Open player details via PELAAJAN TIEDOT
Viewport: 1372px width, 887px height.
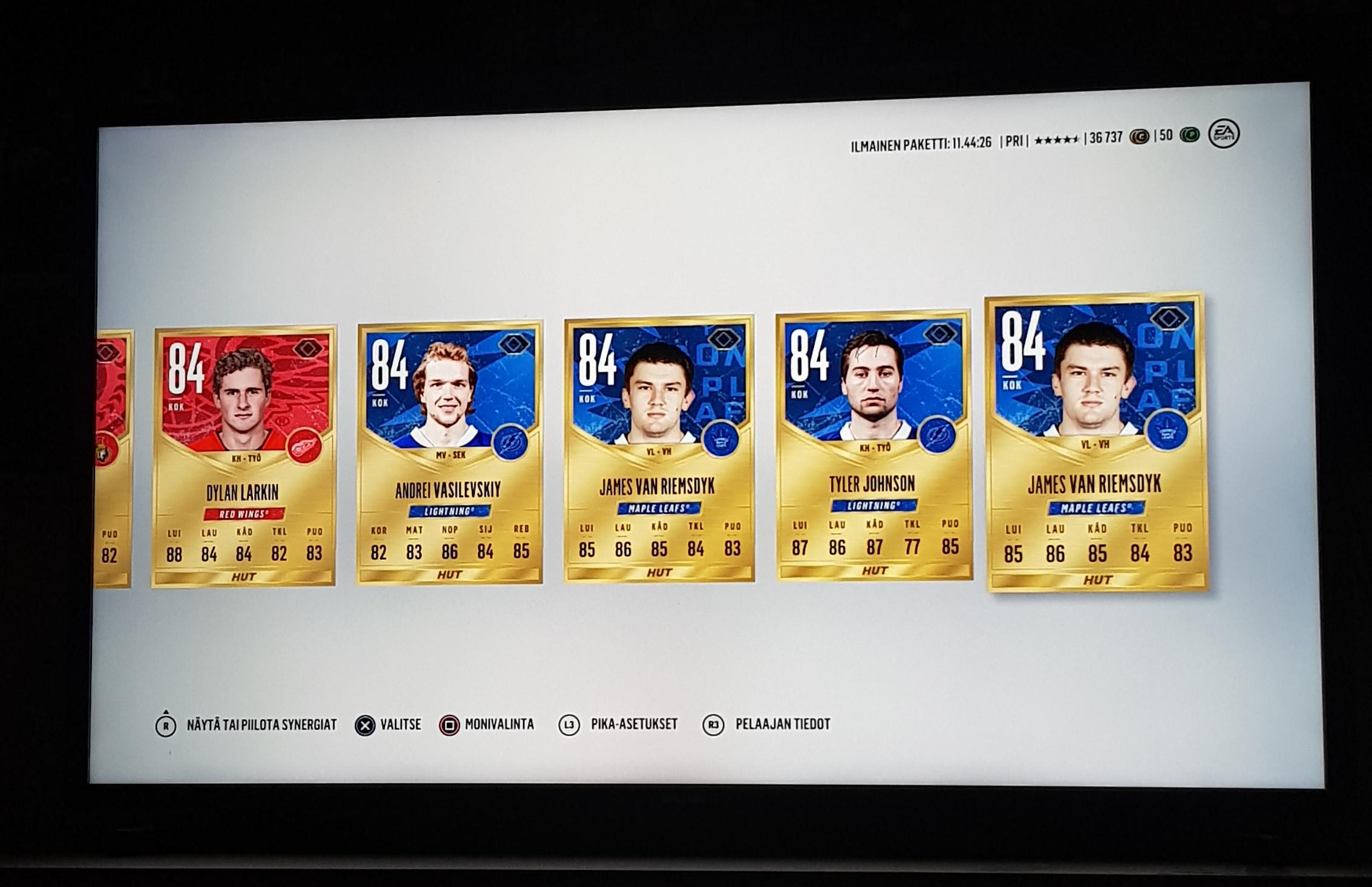pos(783,724)
